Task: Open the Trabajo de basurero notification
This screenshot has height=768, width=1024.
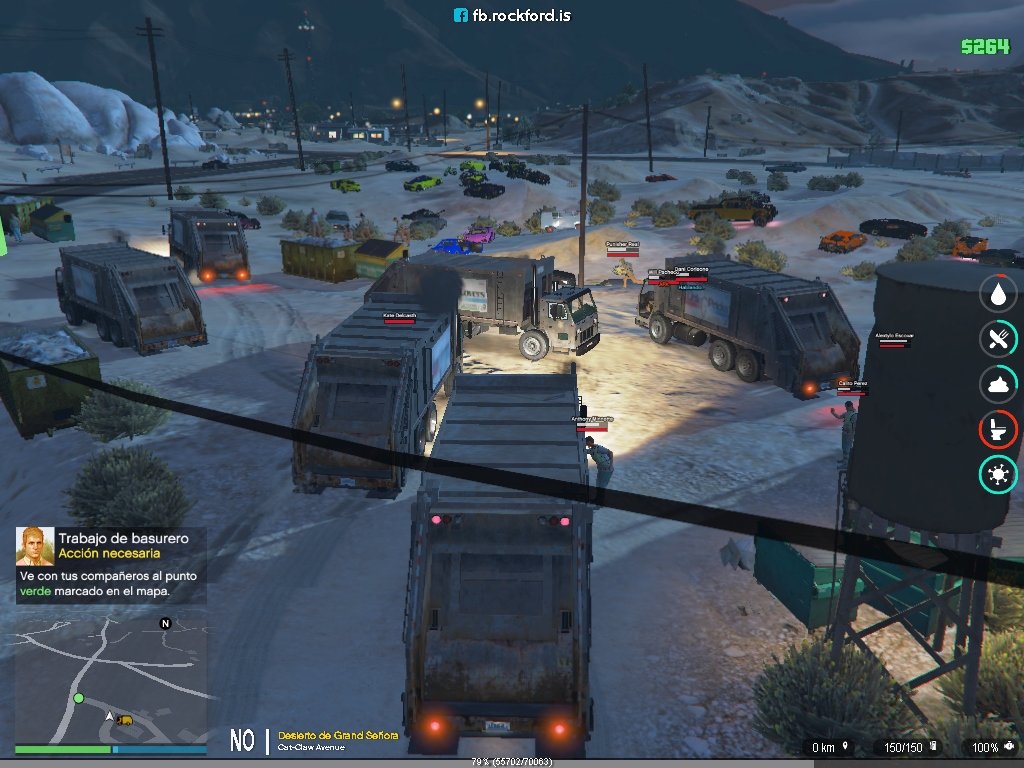Action: click(110, 565)
